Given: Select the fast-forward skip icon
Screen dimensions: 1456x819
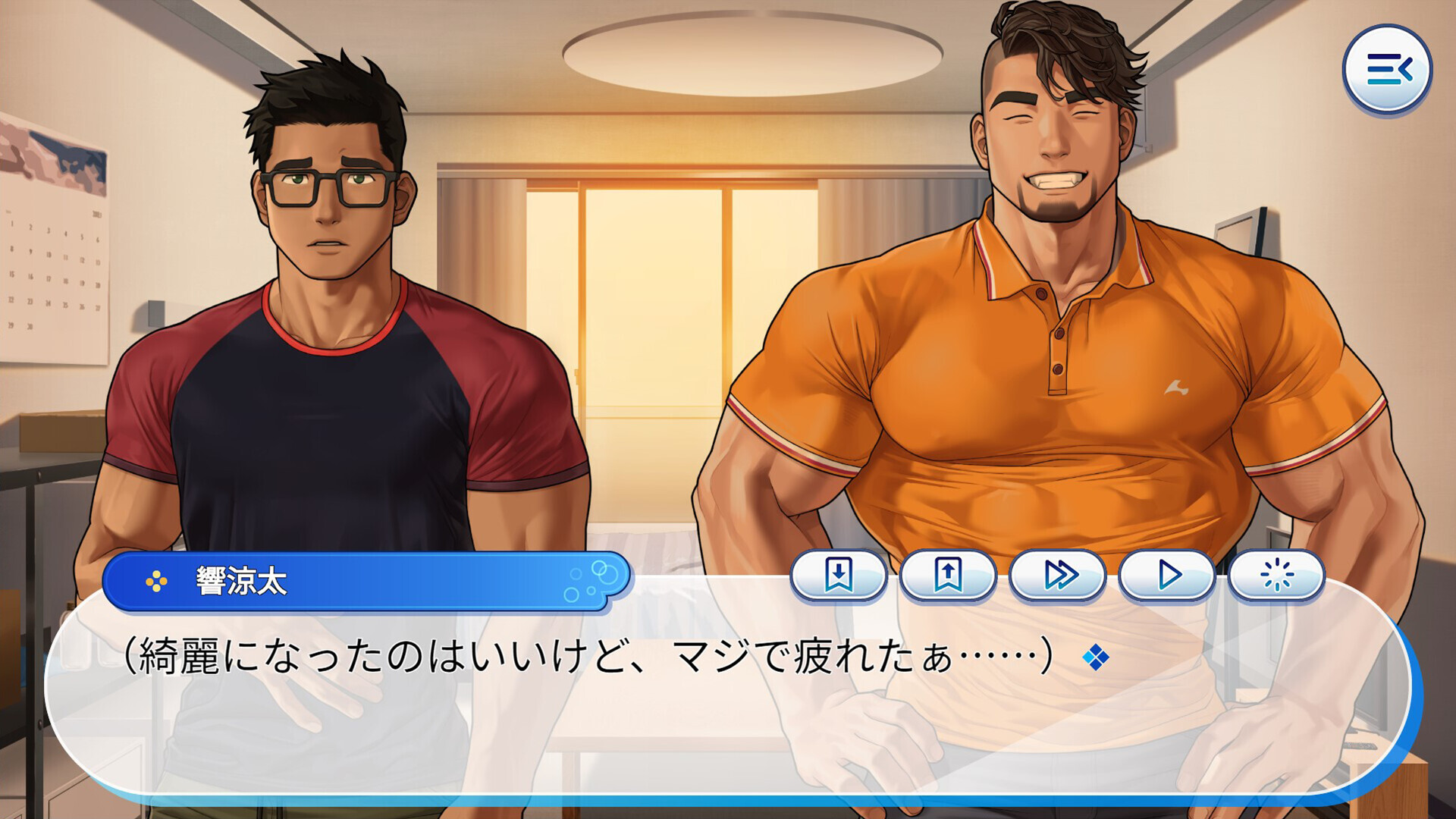Looking at the screenshot, I should tap(1059, 575).
